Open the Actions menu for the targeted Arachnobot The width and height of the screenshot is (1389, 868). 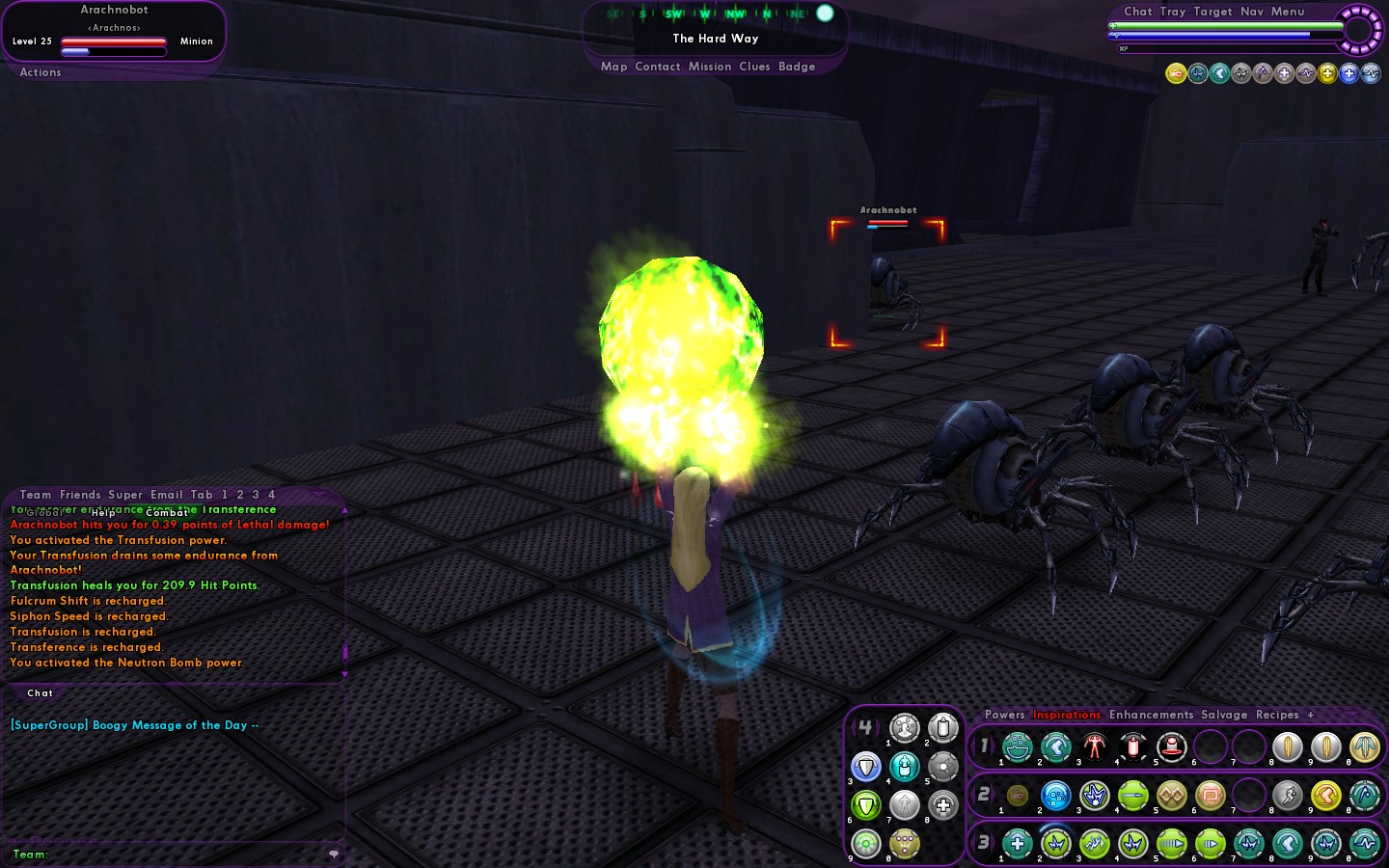[41, 72]
